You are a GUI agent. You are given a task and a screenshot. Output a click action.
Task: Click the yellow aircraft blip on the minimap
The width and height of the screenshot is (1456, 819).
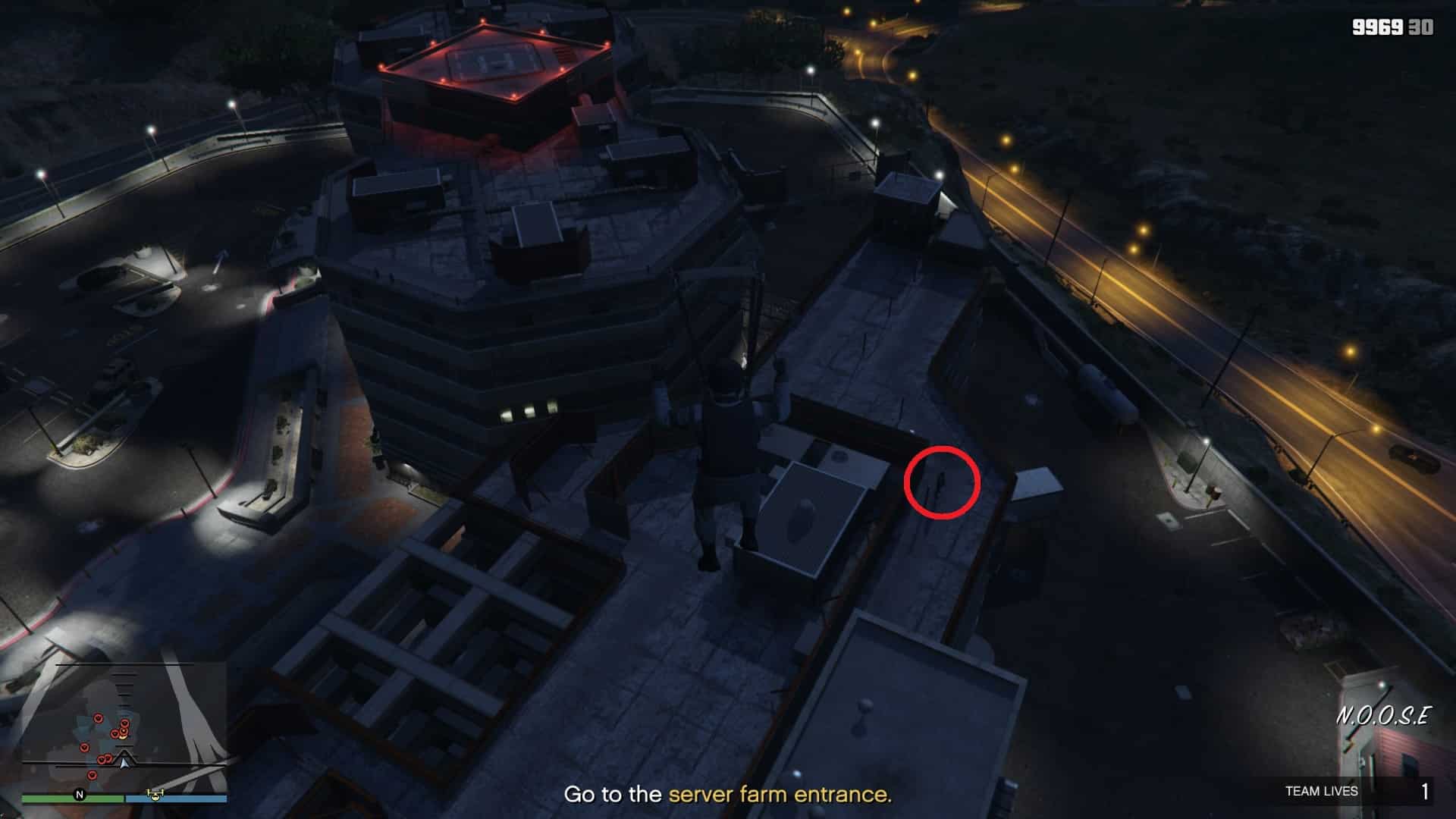click(x=155, y=795)
